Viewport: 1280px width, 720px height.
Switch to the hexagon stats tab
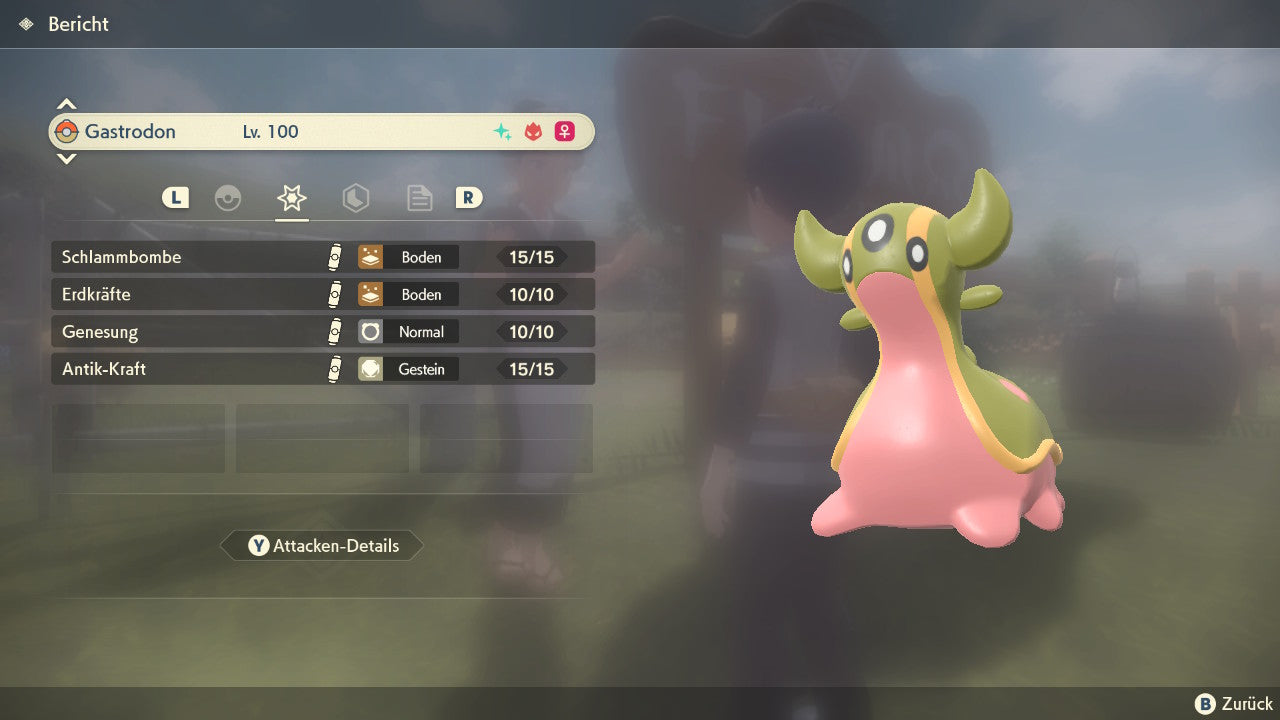tap(355, 198)
